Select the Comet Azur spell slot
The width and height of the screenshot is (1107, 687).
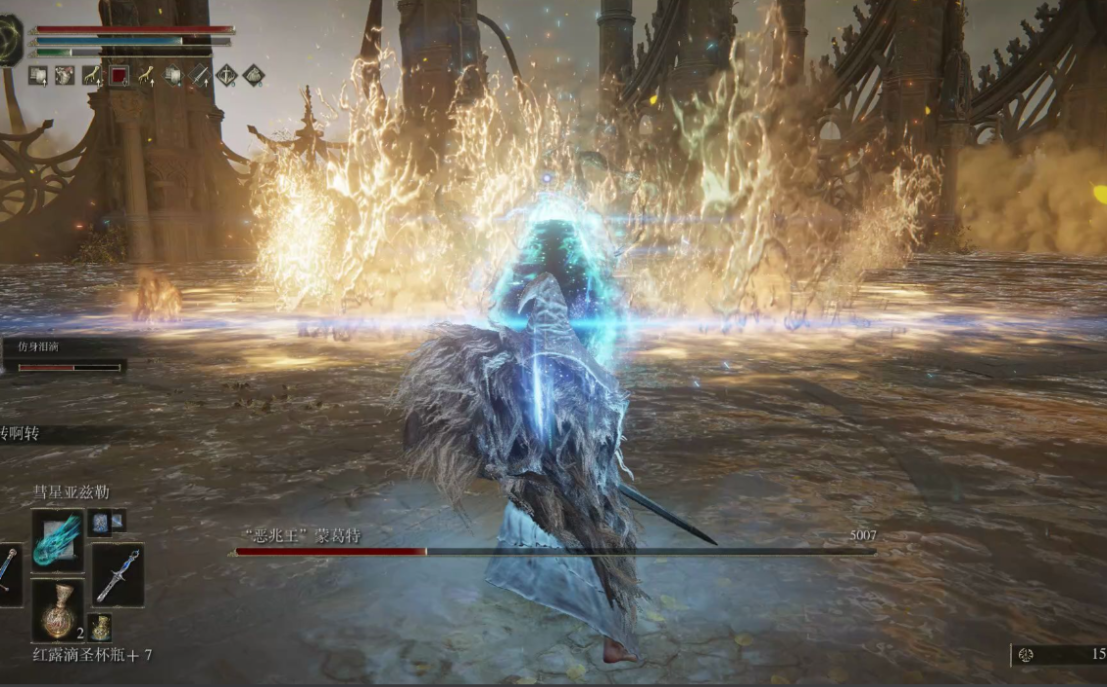57,540
